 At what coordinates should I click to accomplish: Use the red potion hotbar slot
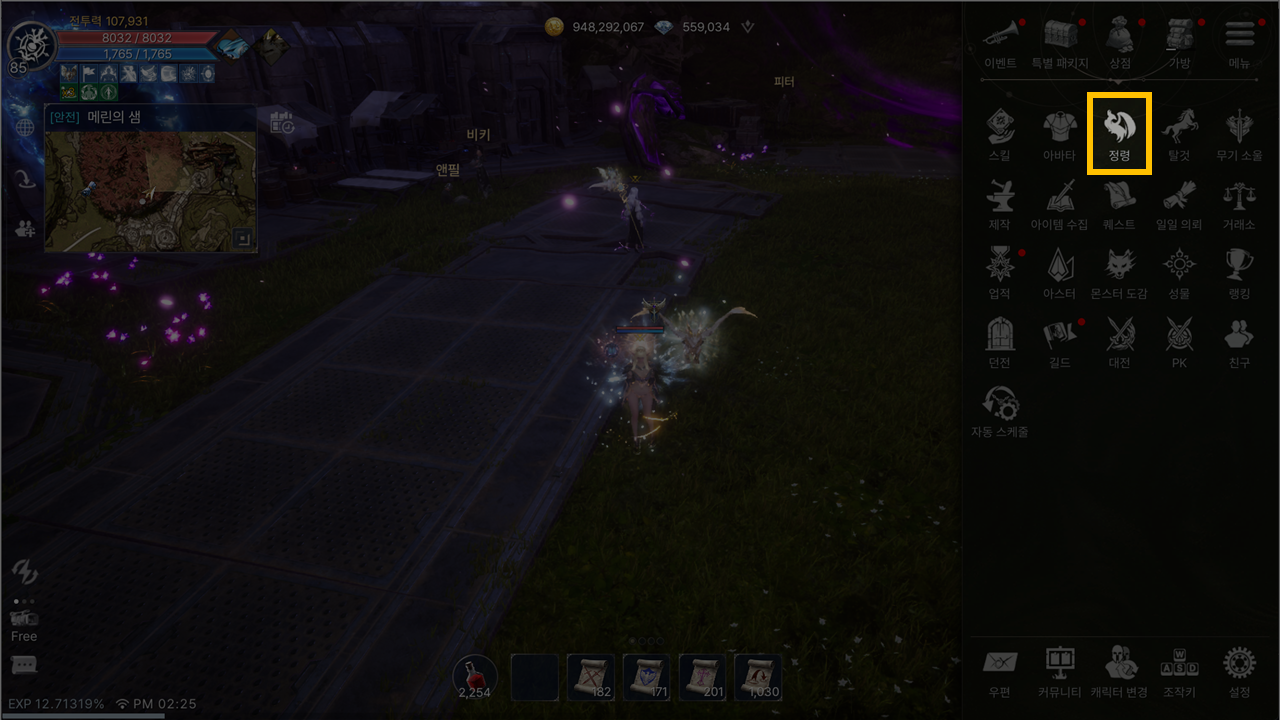coord(475,677)
